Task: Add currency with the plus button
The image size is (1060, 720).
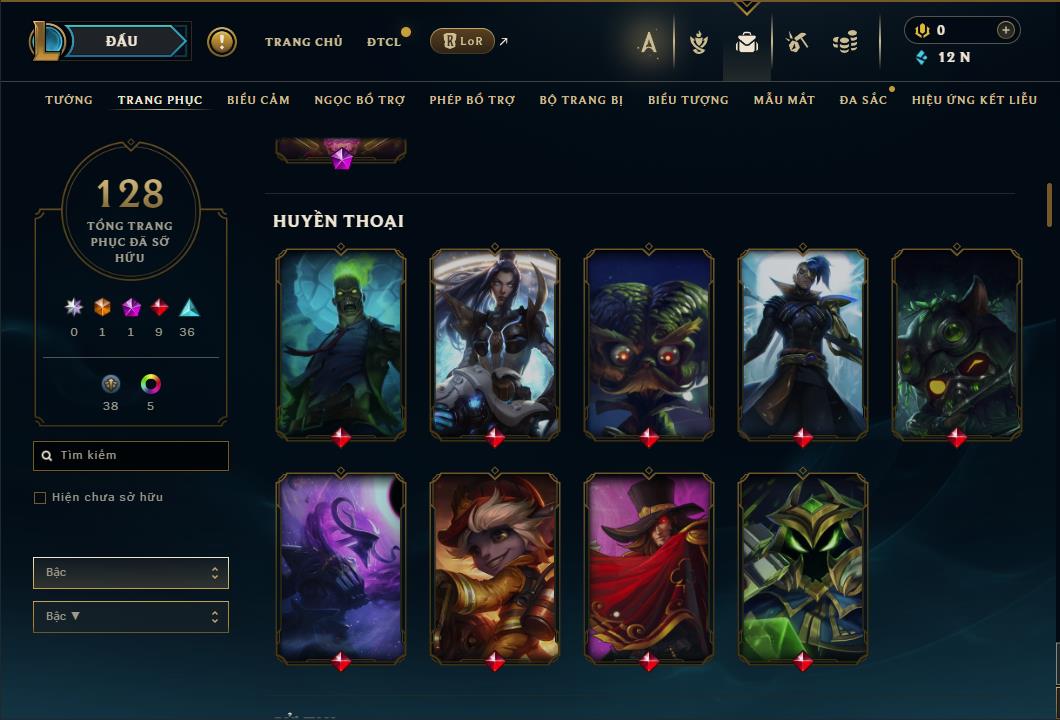Action: 1006,30
